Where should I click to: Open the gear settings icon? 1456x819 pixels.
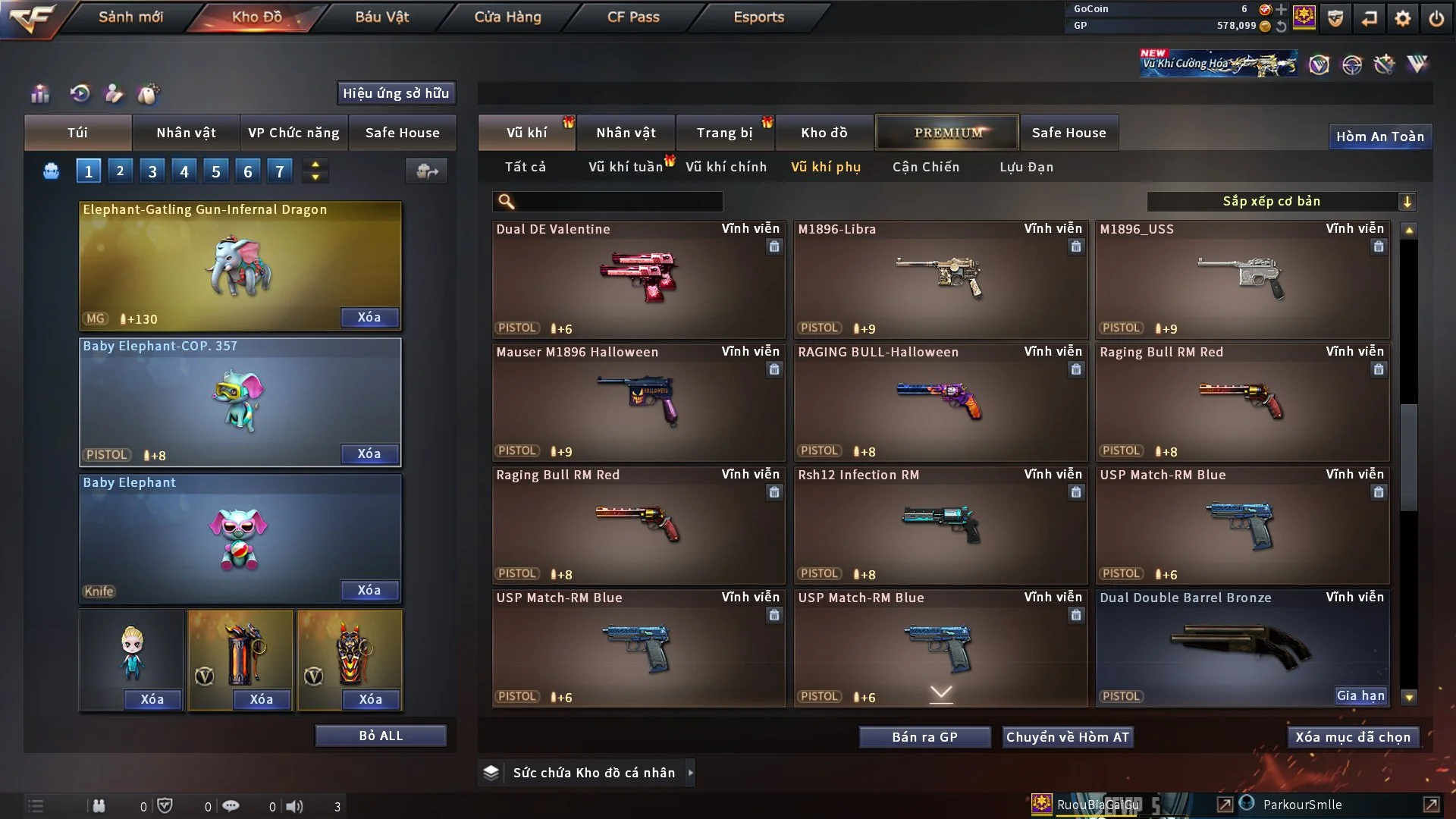(x=1402, y=18)
